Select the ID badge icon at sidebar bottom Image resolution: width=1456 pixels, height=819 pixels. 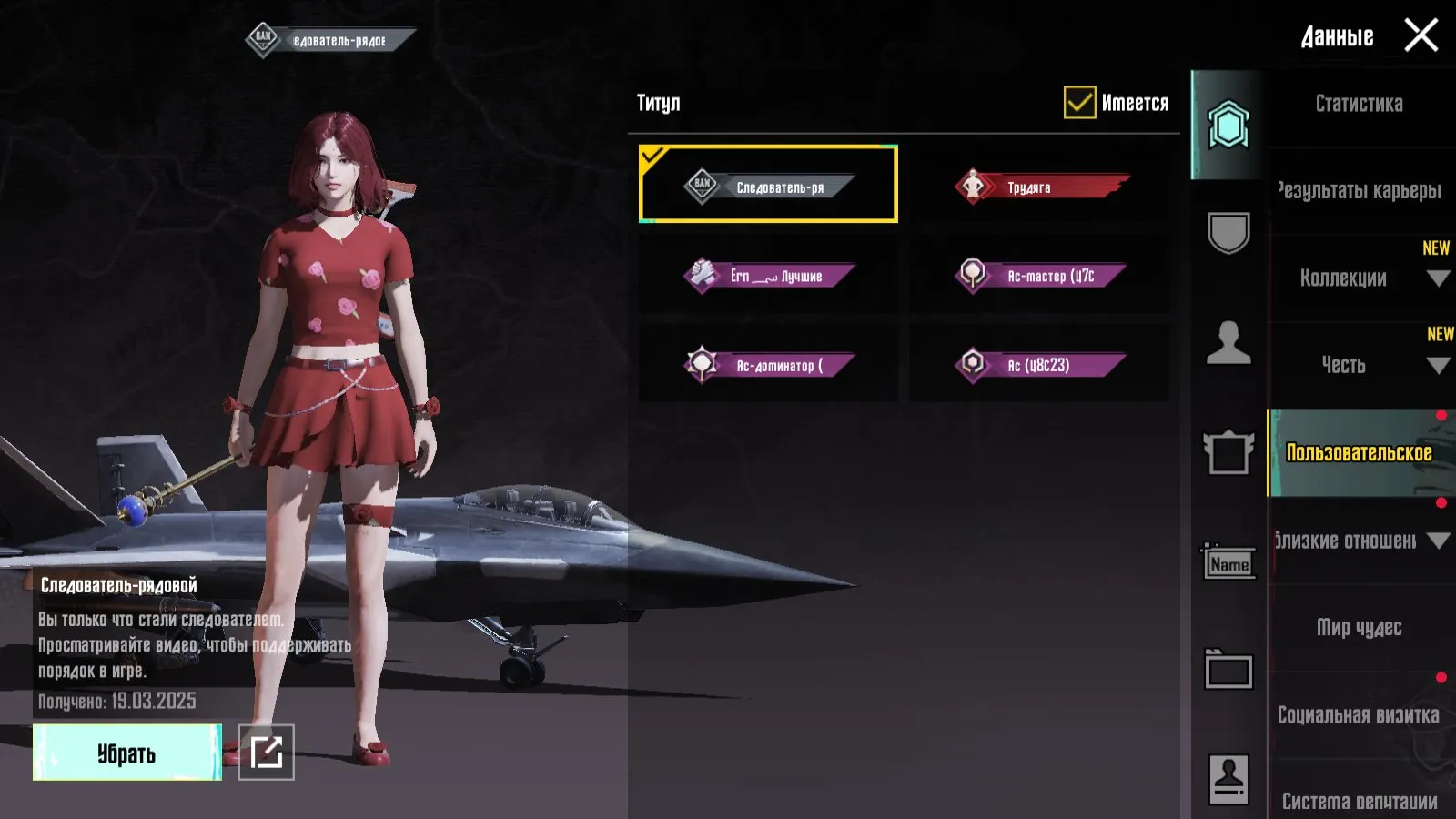(x=1230, y=775)
